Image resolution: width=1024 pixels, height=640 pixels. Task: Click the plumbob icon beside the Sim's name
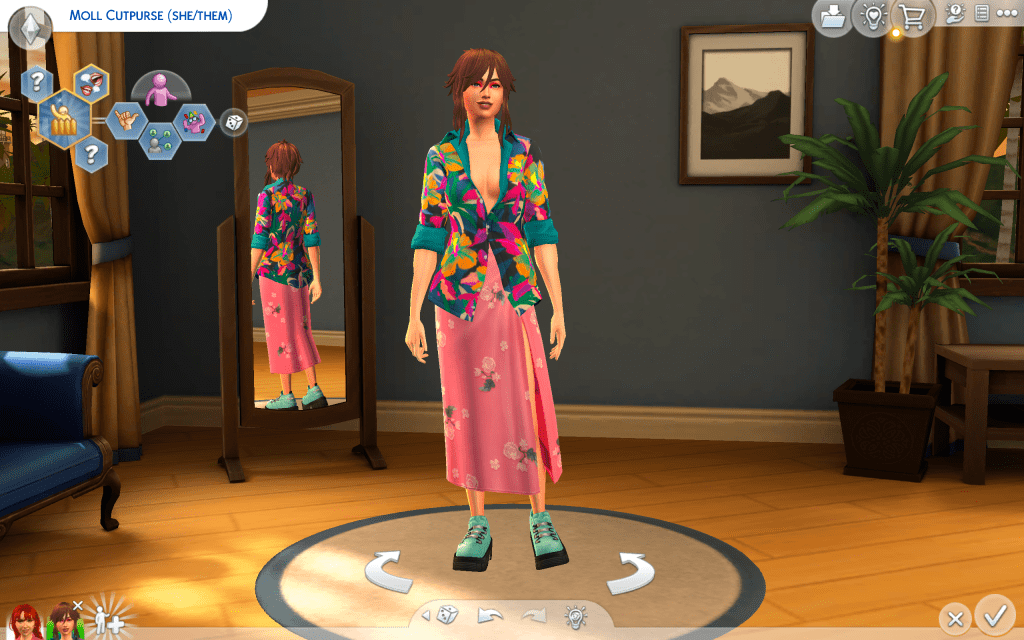pyautogui.click(x=30, y=25)
